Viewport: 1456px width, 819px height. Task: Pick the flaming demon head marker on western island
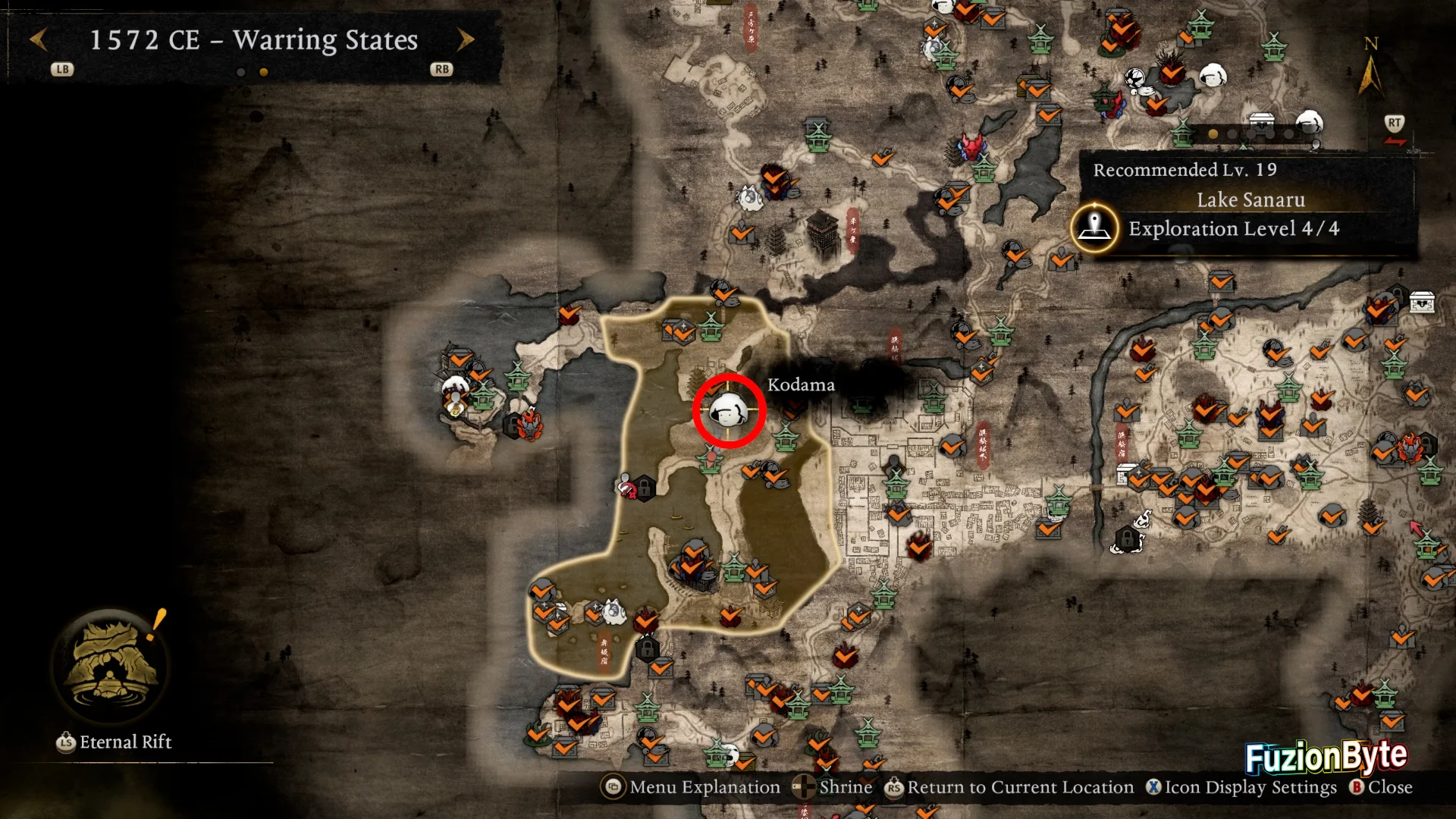point(530,424)
